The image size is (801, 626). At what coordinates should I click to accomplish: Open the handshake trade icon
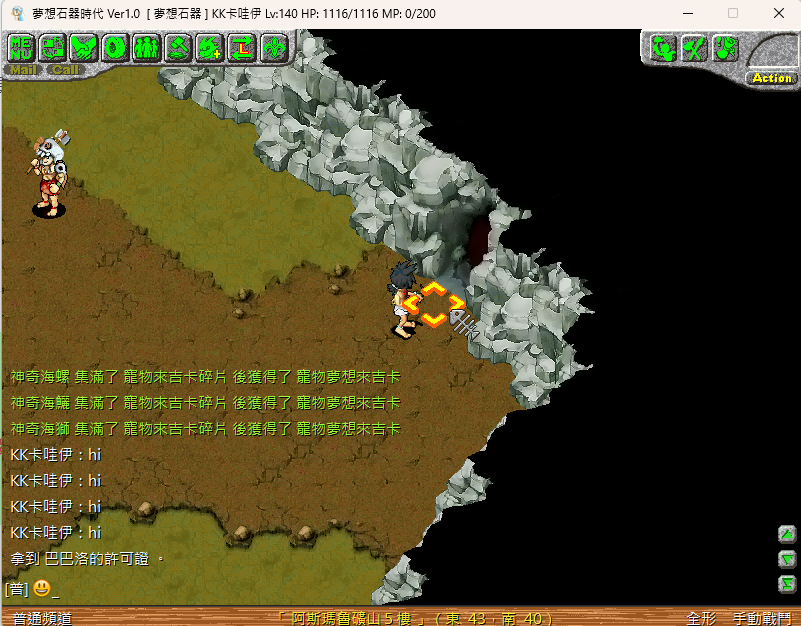pos(84,47)
